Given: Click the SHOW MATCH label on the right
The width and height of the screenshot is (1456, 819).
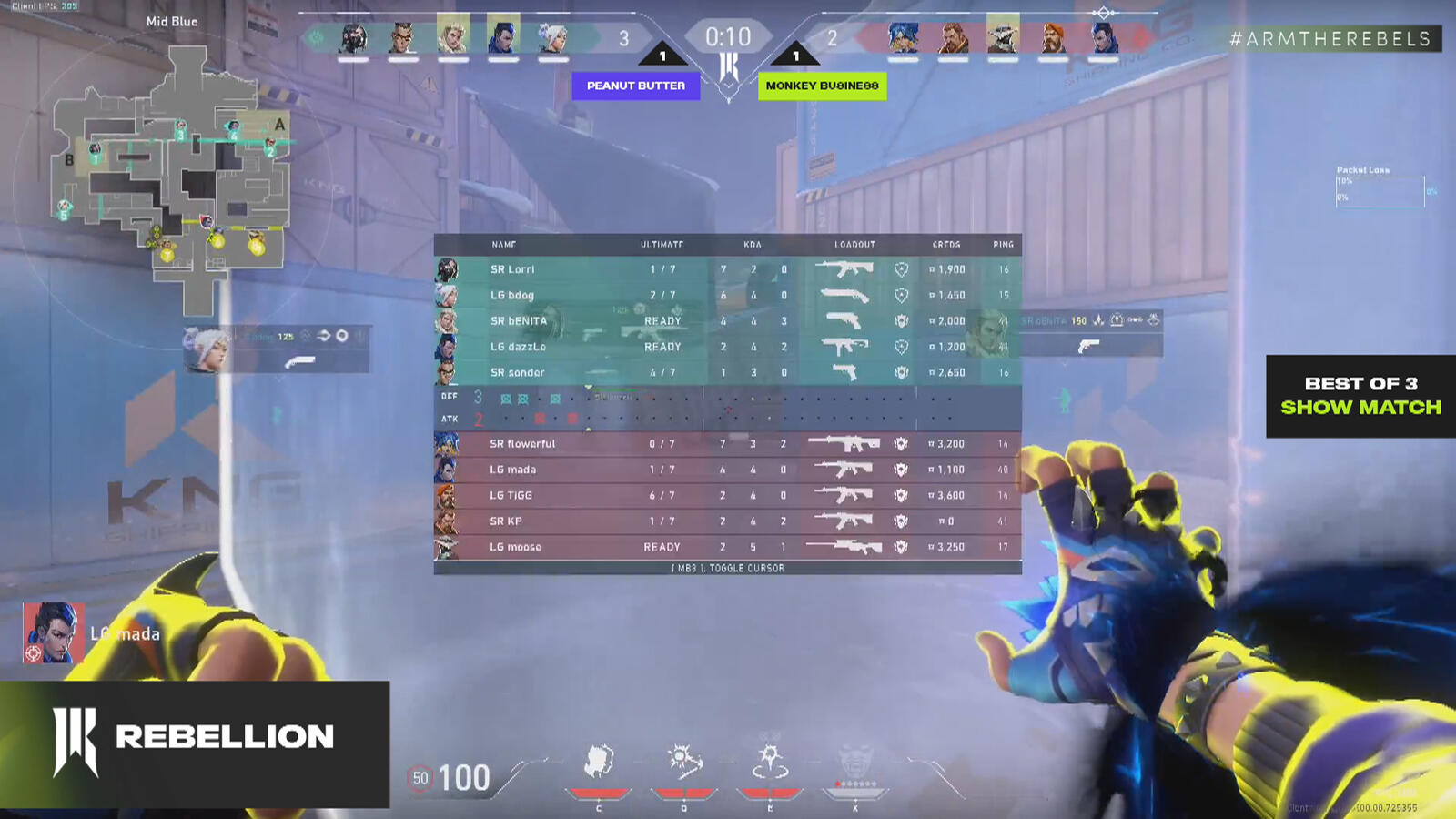Looking at the screenshot, I should click(1360, 409).
